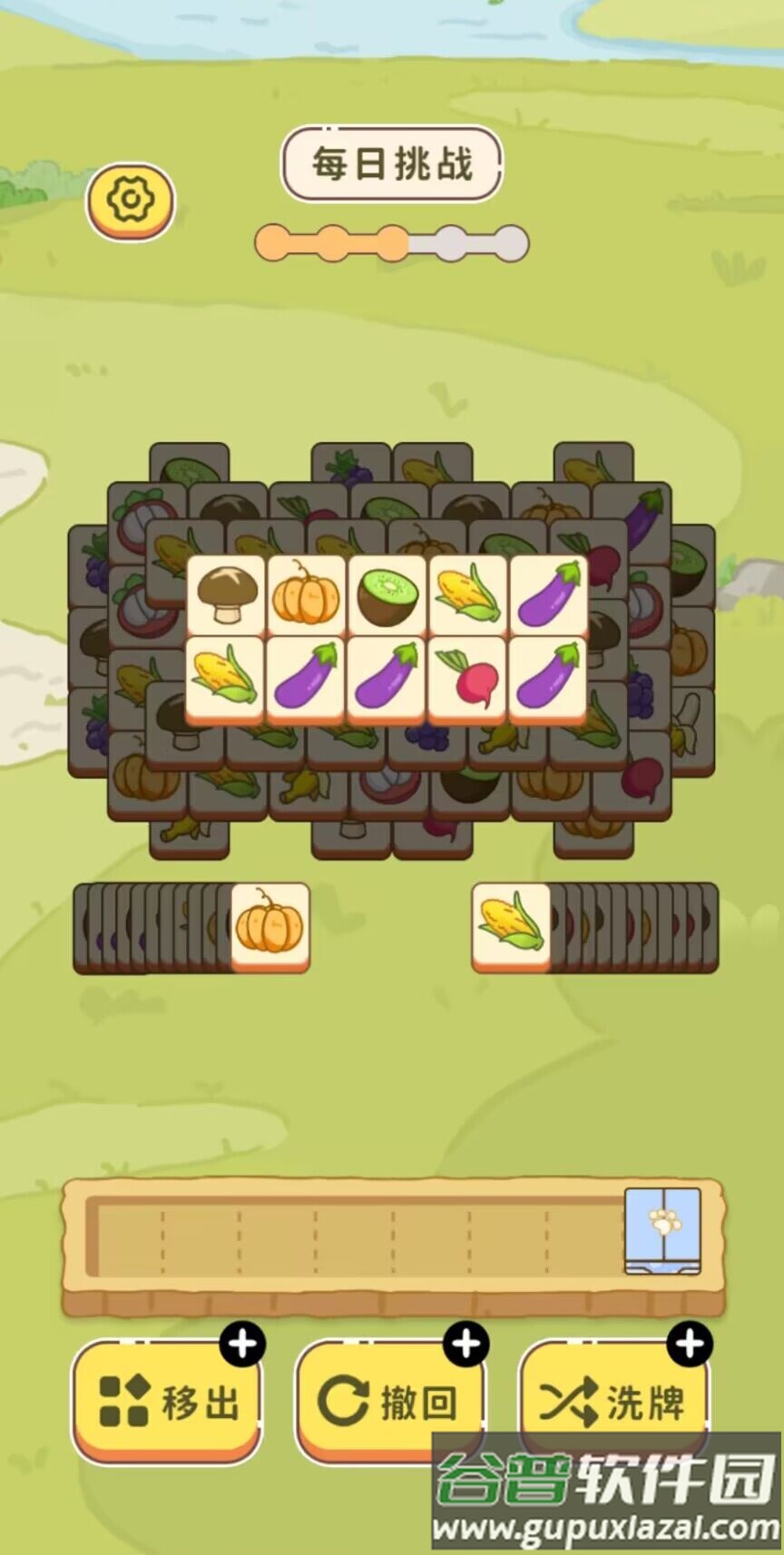Pick the corn tile next to the kiwi
The image size is (784, 1555).
(x=467, y=595)
